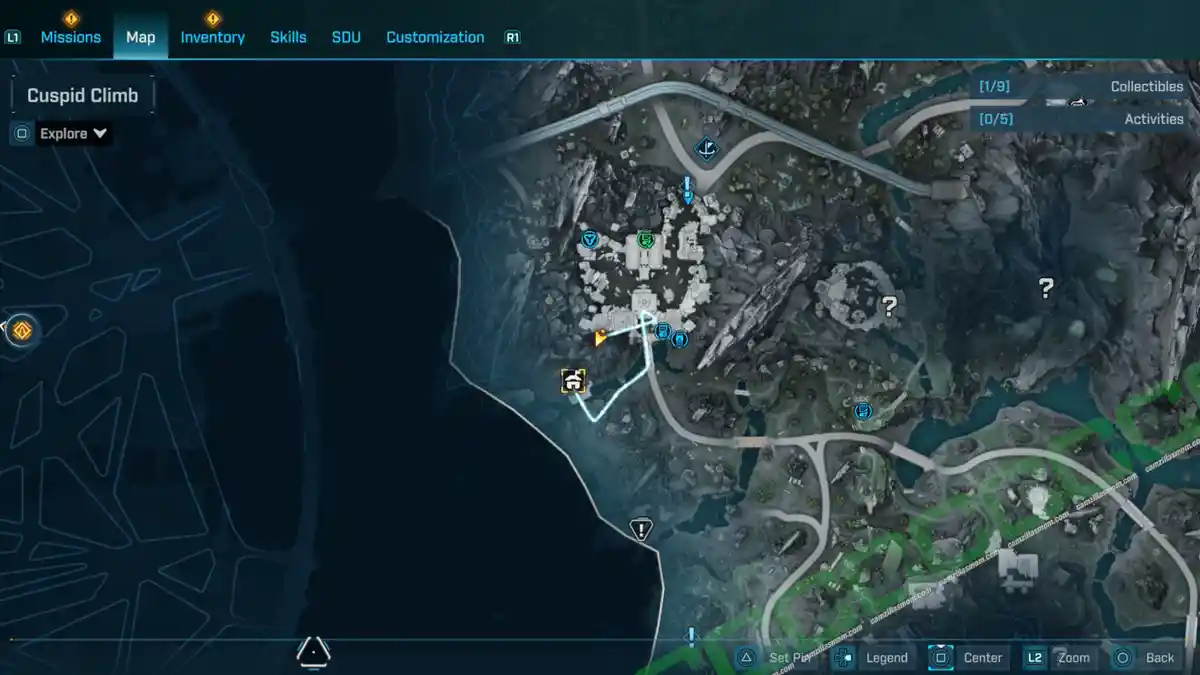Select the Map tab

point(140,37)
